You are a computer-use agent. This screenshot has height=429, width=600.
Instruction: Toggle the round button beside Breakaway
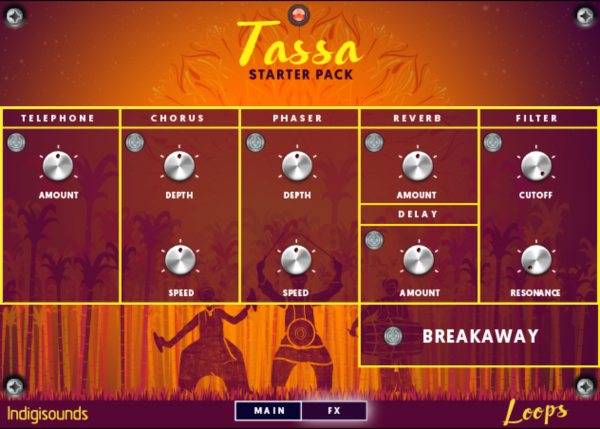pyautogui.click(x=393, y=336)
